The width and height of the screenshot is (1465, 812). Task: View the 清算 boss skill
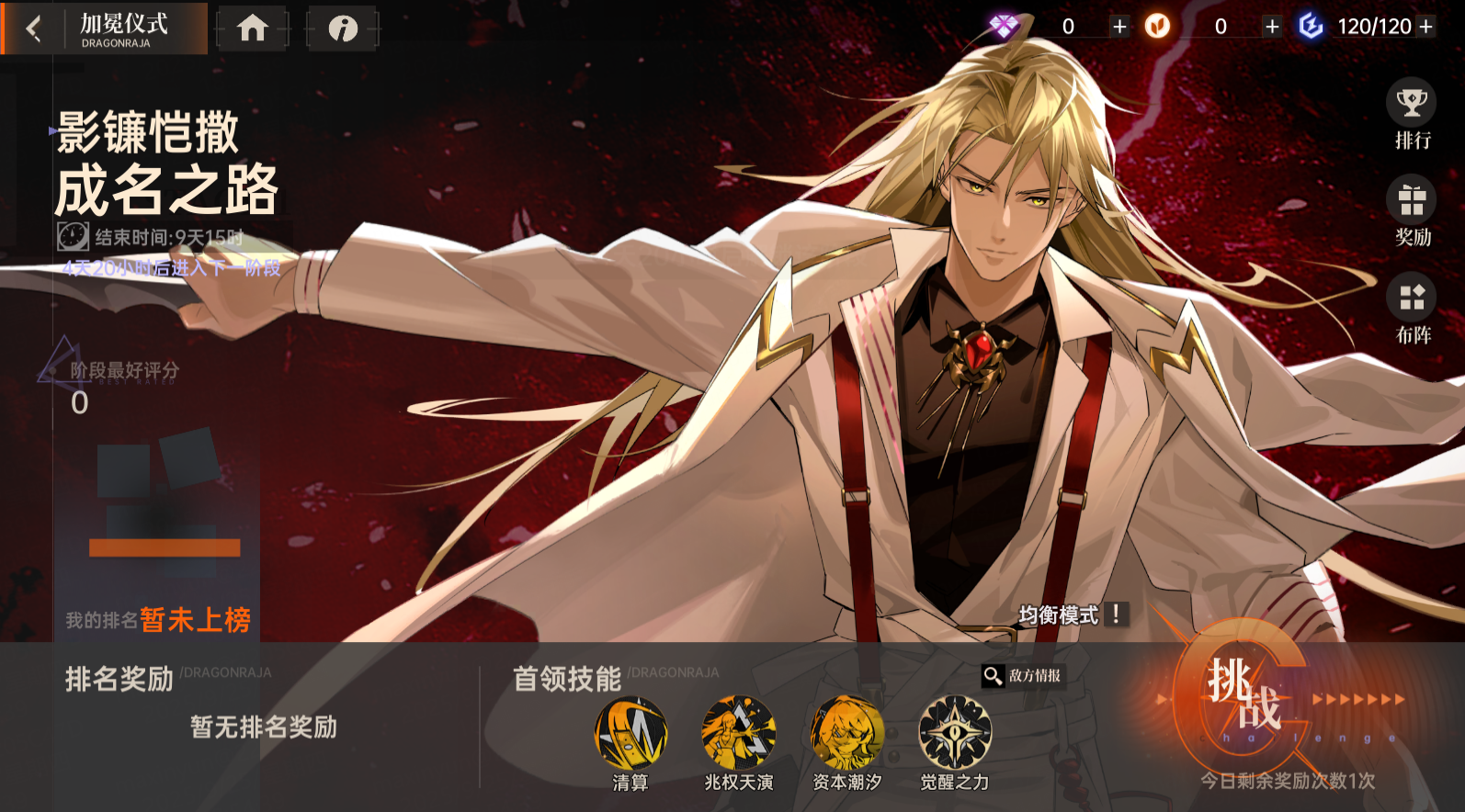(632, 732)
